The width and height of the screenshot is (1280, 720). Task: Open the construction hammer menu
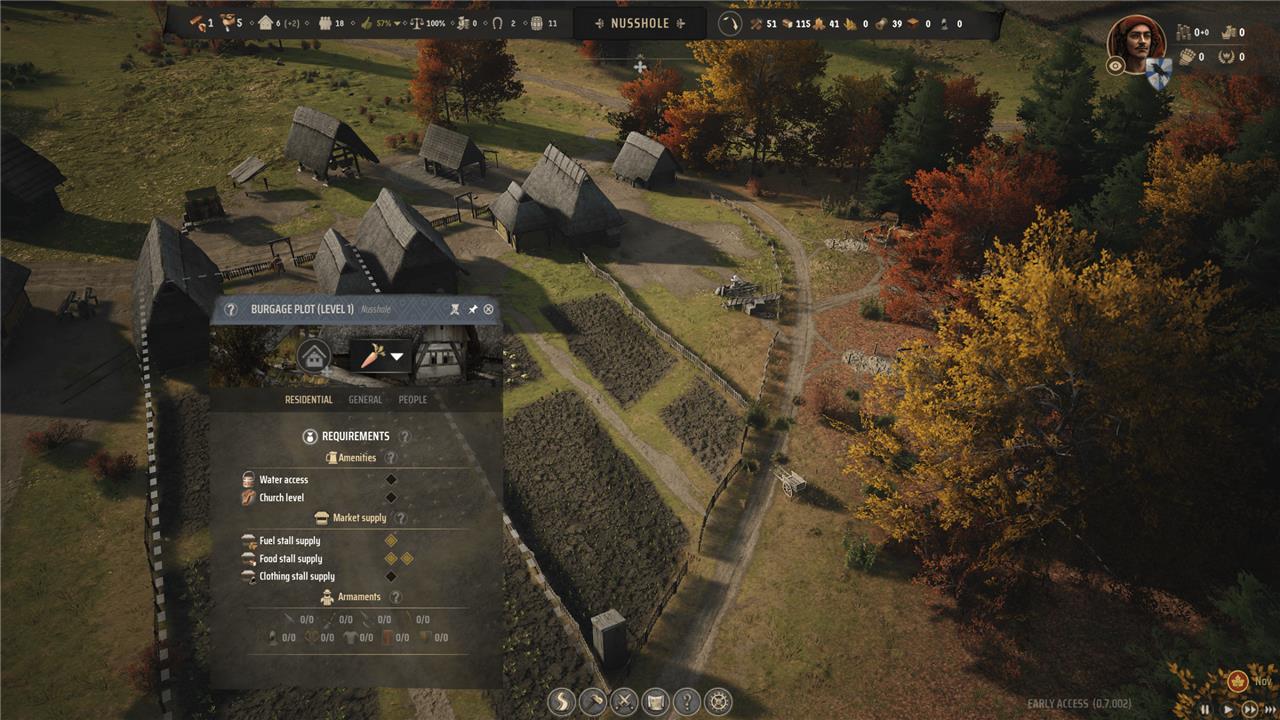593,702
